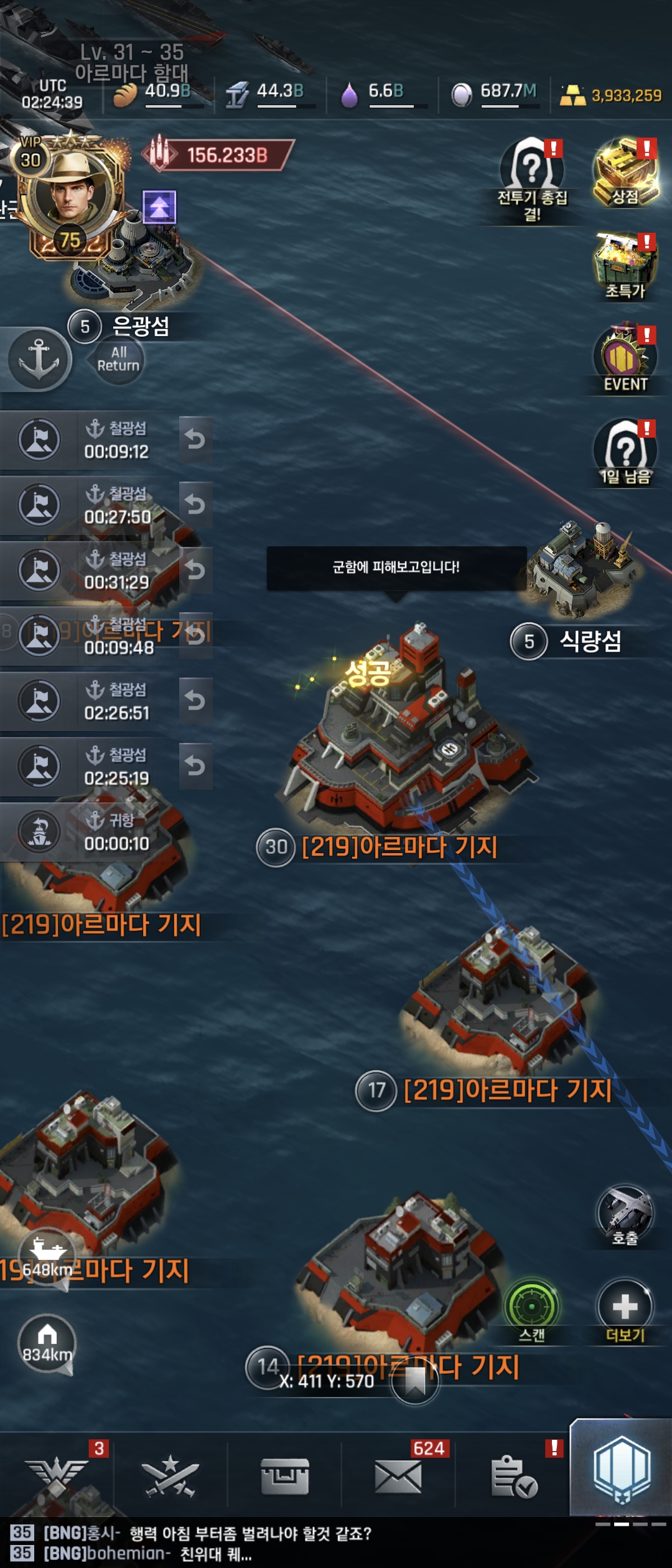Screen dimensions: 672x1568
Task: Open the mail inbox with 624 badge
Action: [398, 1476]
